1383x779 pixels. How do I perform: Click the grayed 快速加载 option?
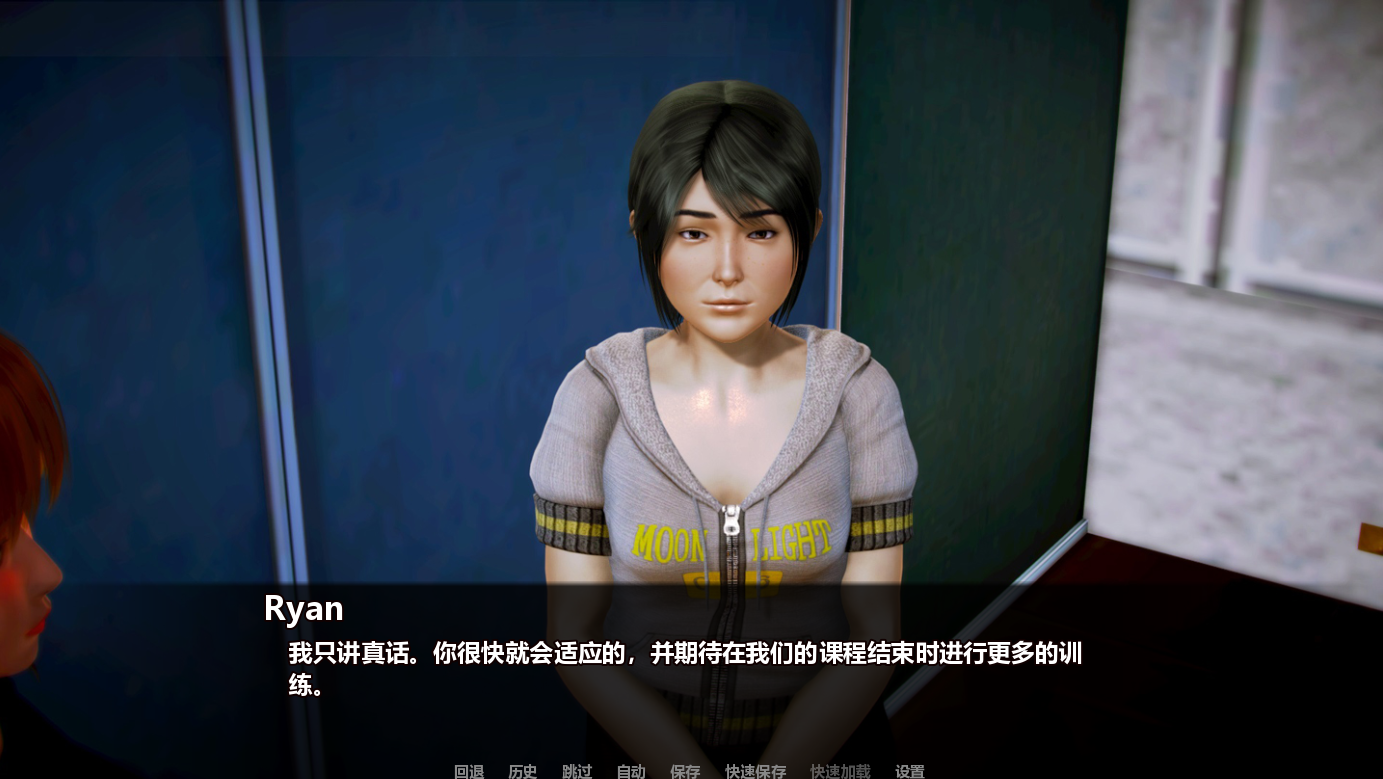coord(840,771)
